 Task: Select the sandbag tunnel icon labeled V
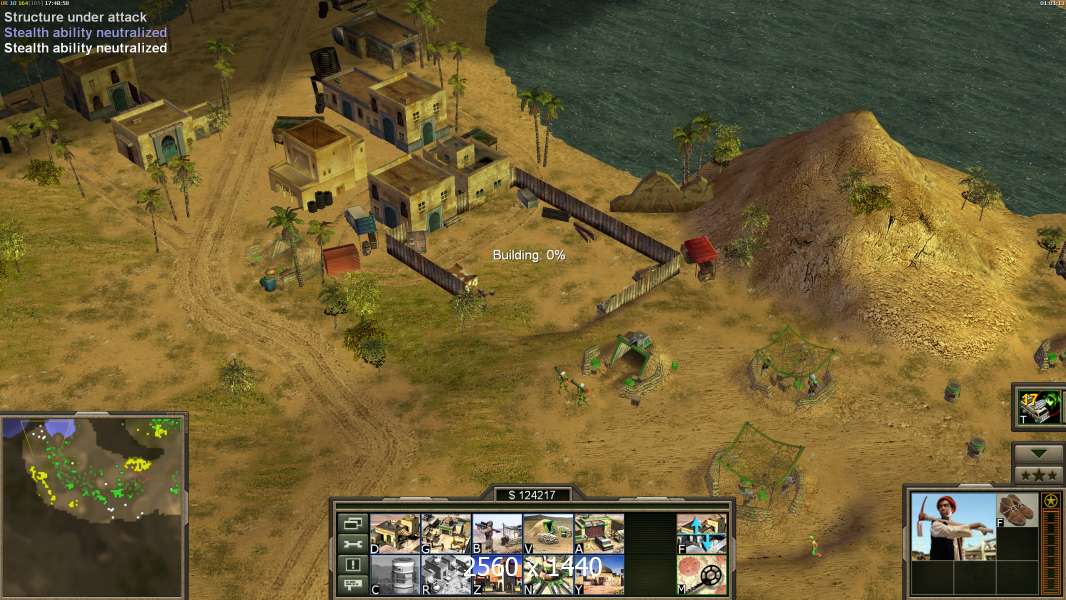coord(548,533)
